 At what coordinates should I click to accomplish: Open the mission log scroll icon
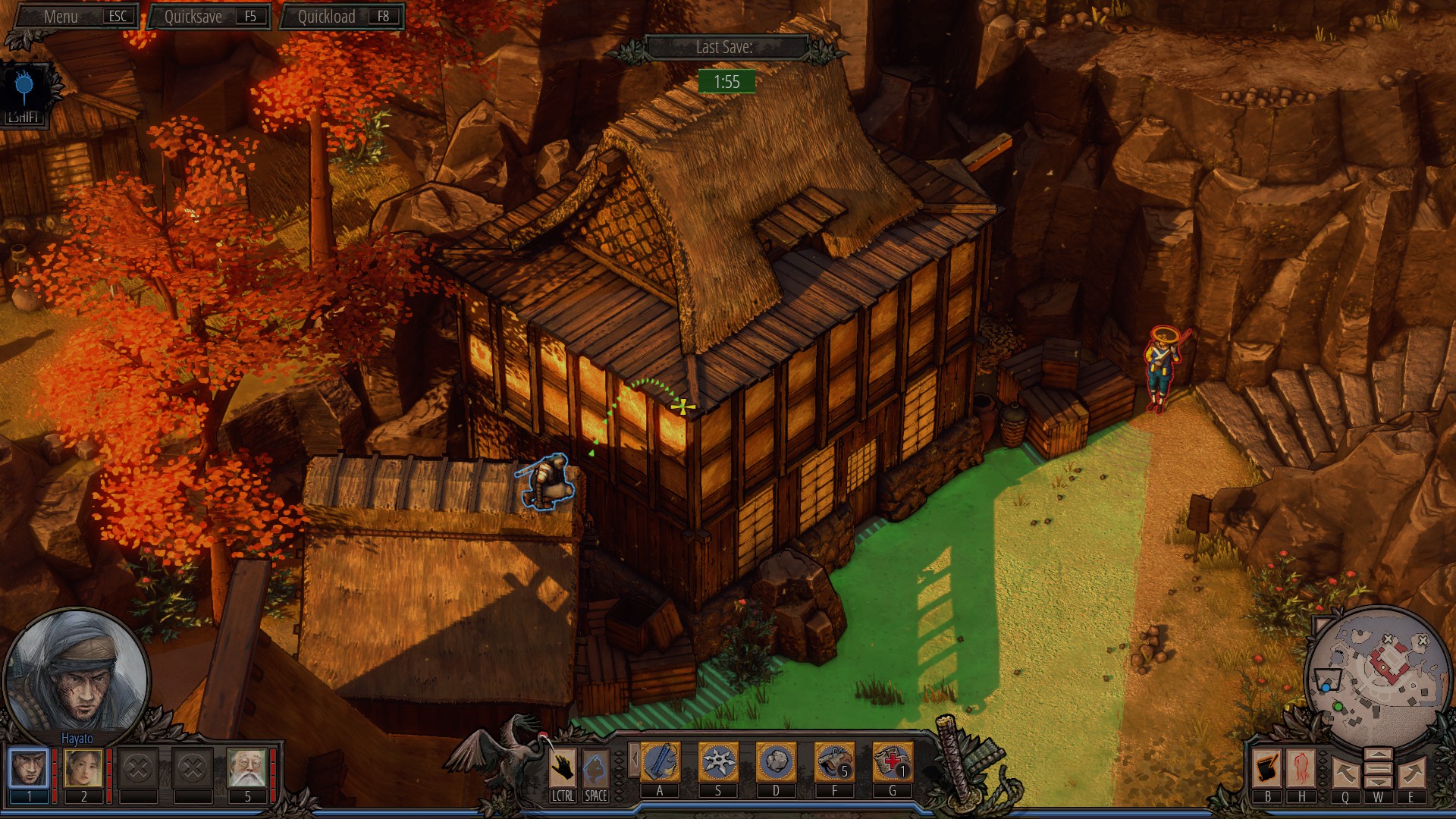point(1267,767)
